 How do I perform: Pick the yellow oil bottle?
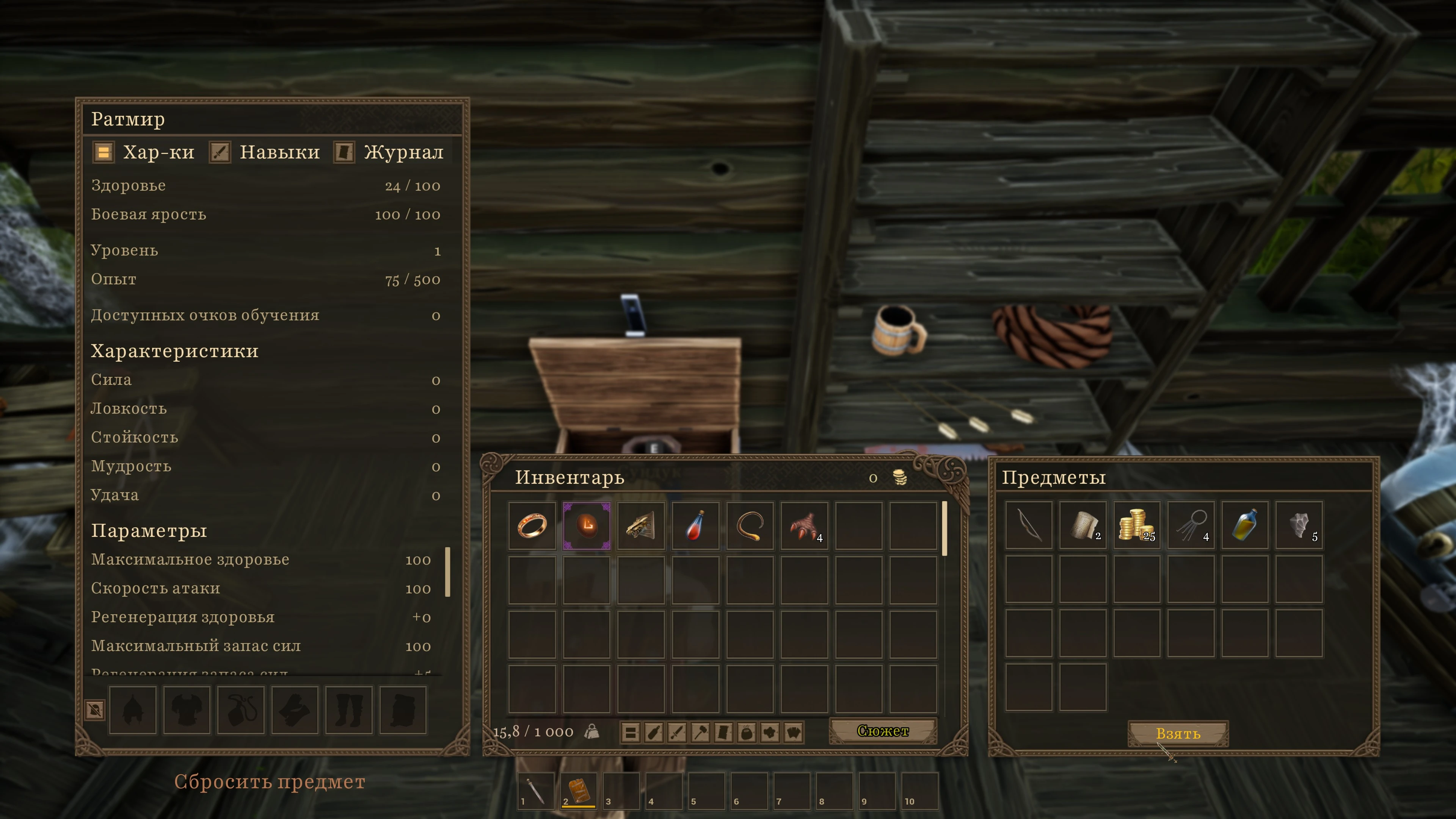[1244, 524]
